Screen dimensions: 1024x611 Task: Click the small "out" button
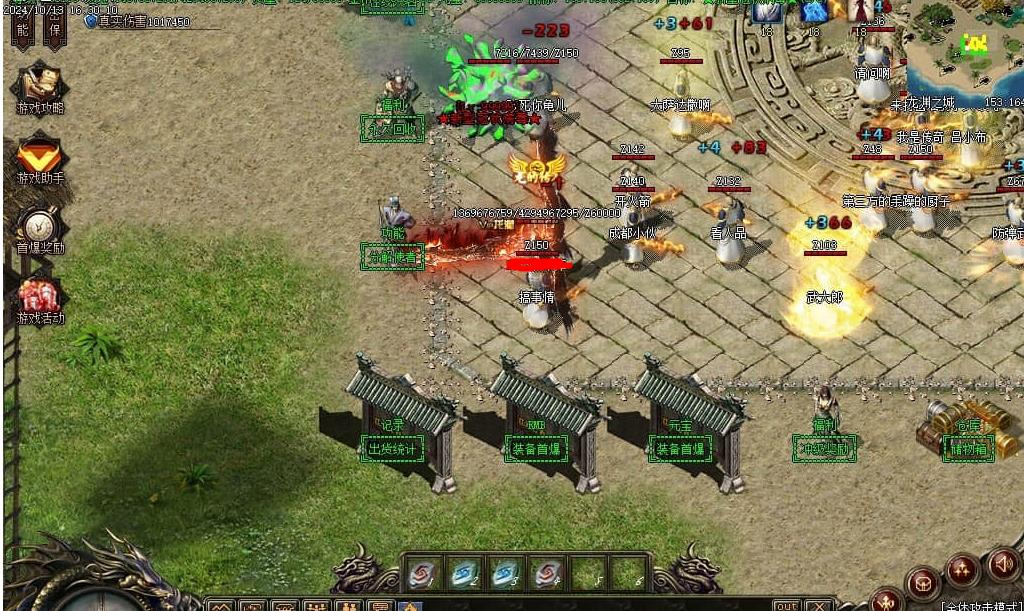(x=787, y=605)
